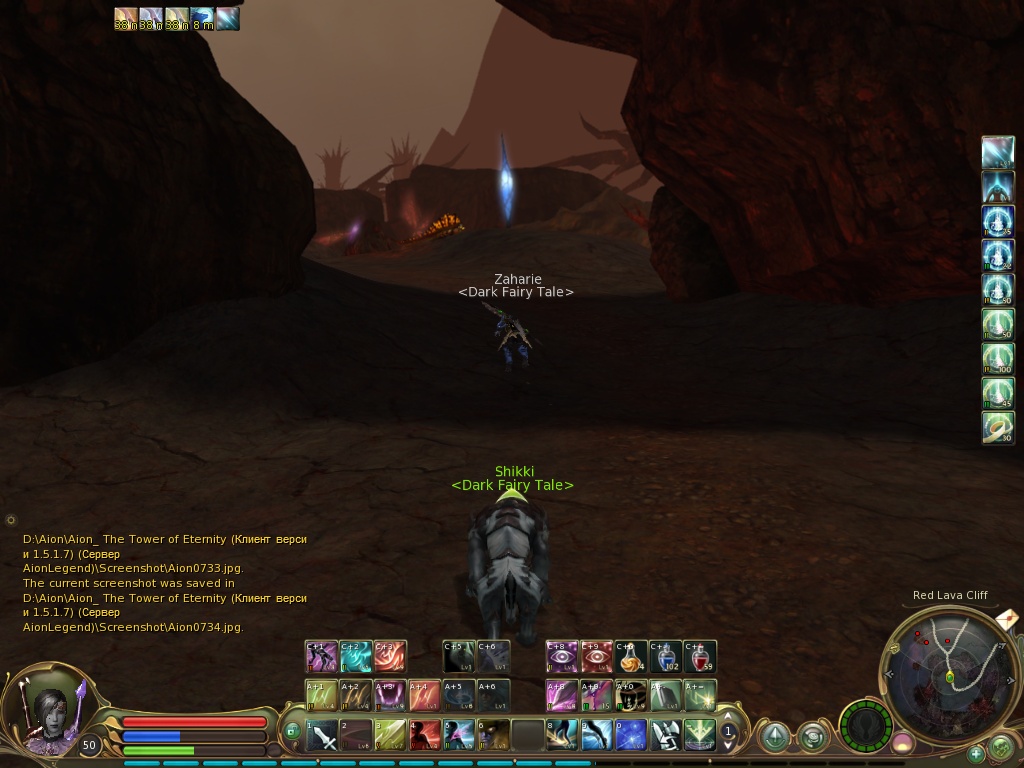Image resolution: width=1024 pixels, height=768 pixels.
Task: Toggle the hotbar lock button
Action: click(x=293, y=732)
